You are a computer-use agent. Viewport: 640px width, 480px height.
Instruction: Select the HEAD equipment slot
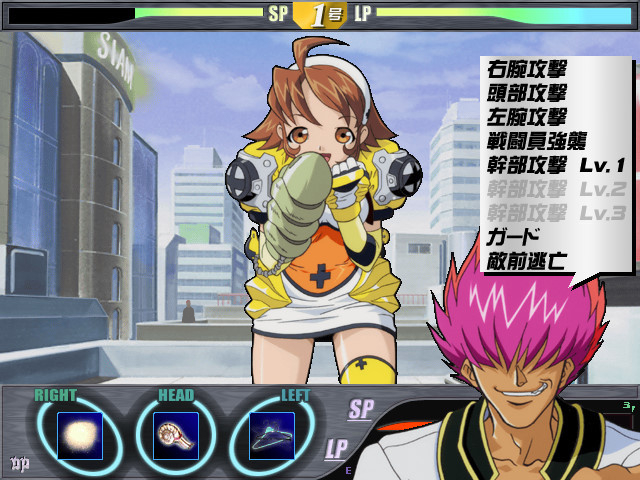click(176, 435)
